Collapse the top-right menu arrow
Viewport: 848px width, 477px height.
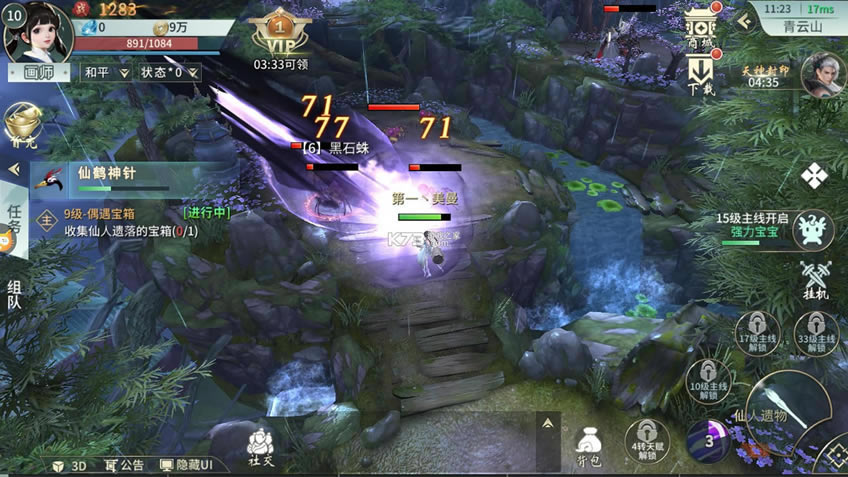point(743,17)
